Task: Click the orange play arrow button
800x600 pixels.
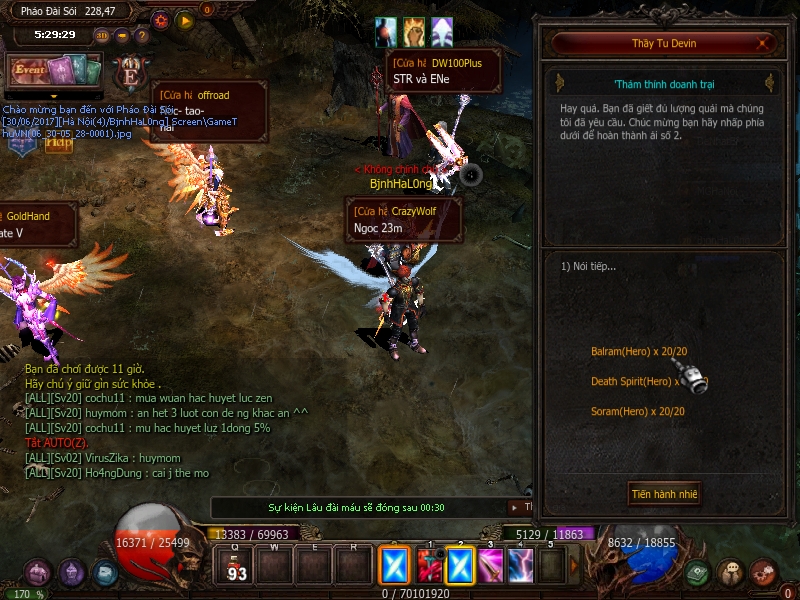Action: tap(184, 19)
